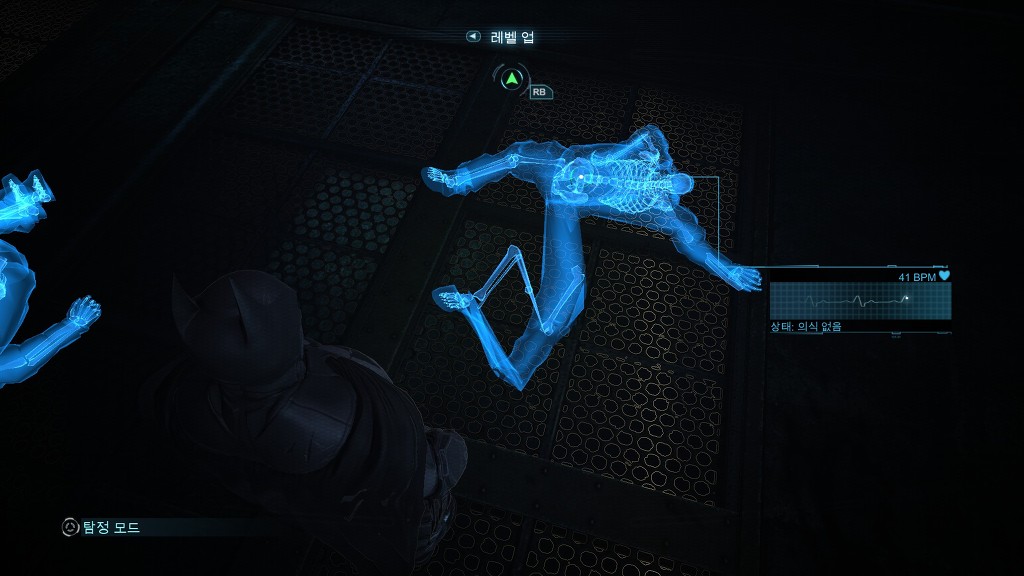Toggle the 탐정 모드 indicator
Screen dimensions: 1024x576
(100, 527)
